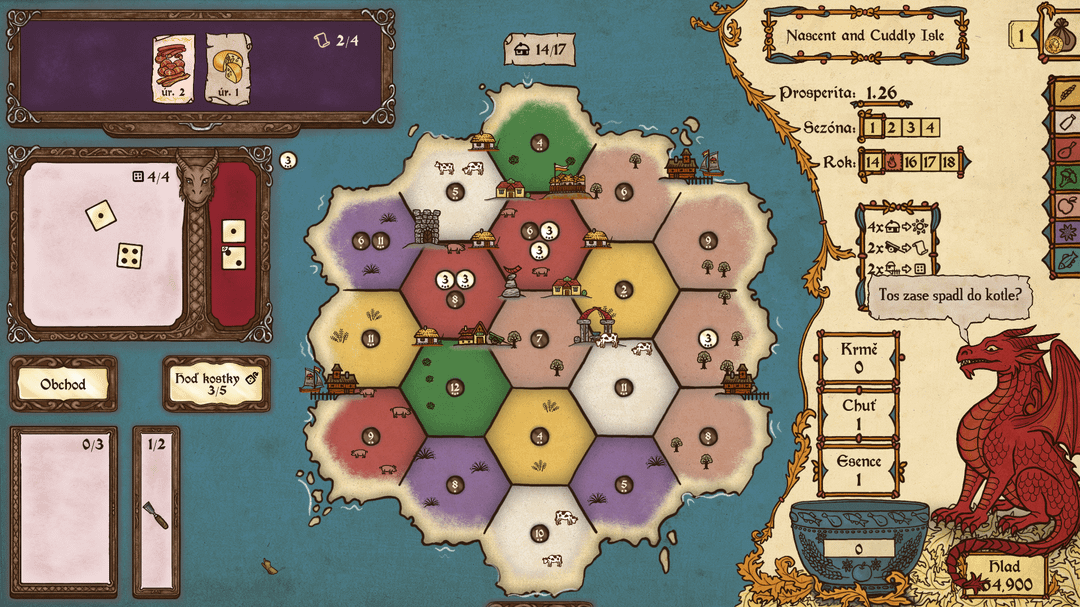Image resolution: width=1080 pixels, height=607 pixels.
Task: Choose the yellow hex tile numbered 2
Action: click(624, 290)
